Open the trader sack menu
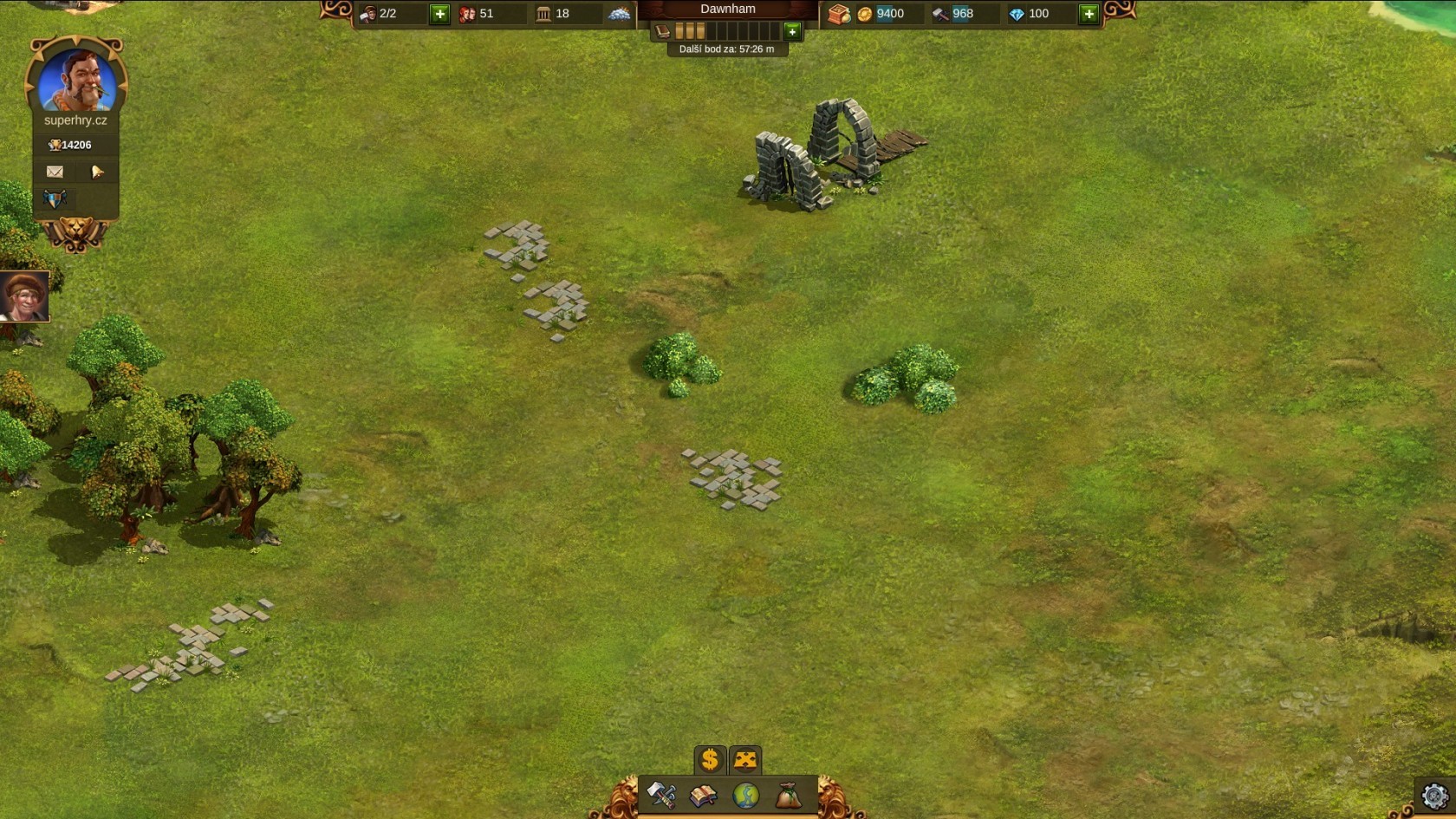This screenshot has height=819, width=1456. tap(787, 795)
